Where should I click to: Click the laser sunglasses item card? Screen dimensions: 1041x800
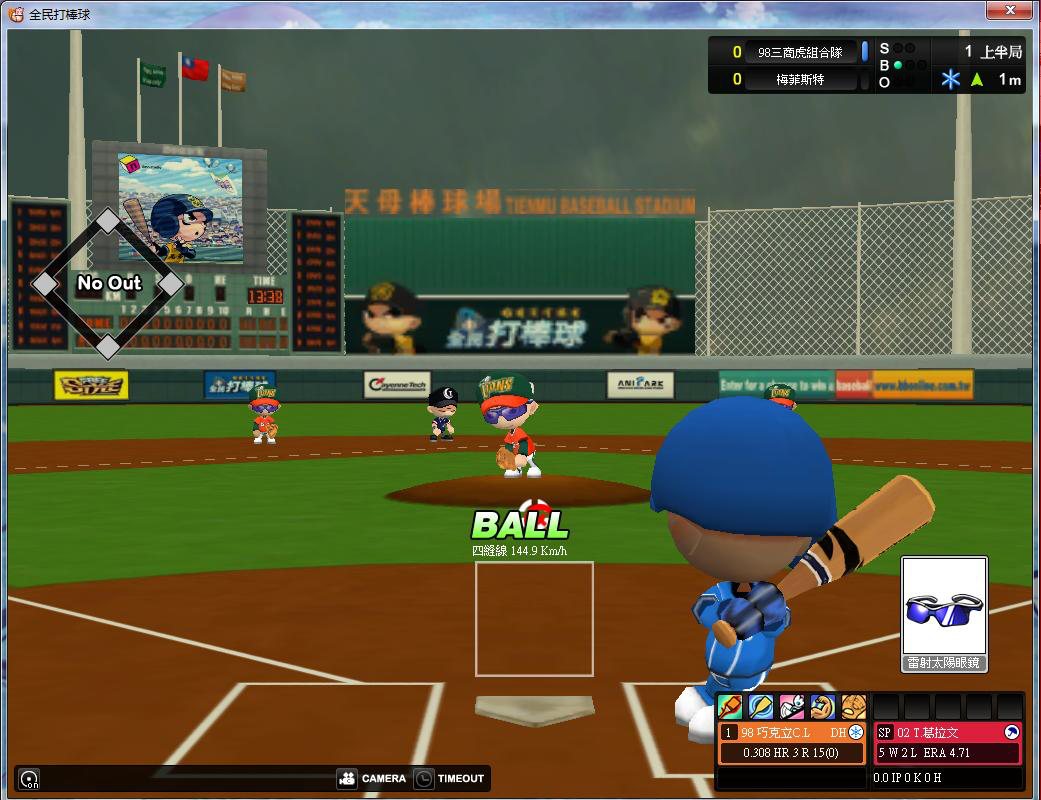(944, 614)
